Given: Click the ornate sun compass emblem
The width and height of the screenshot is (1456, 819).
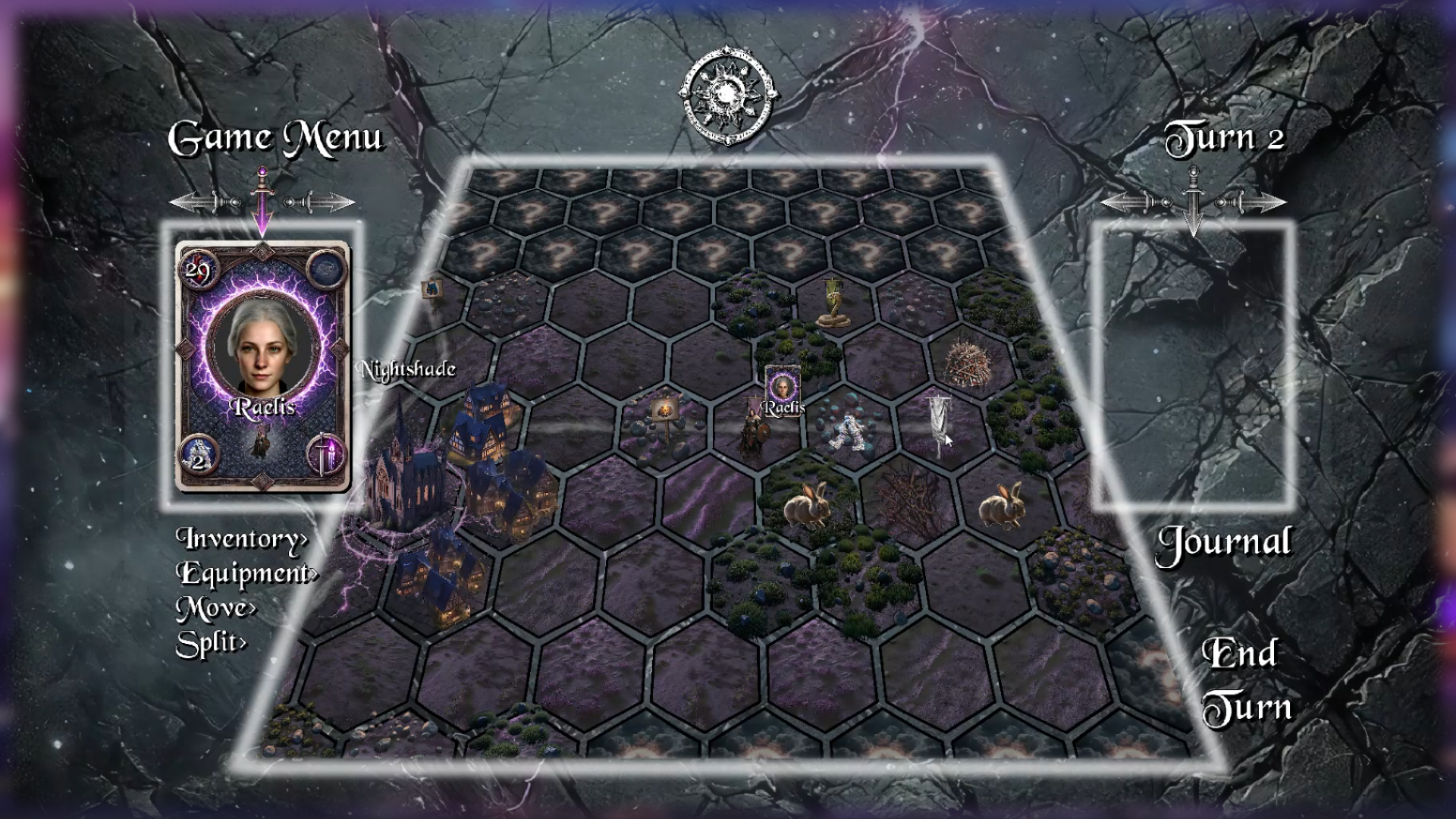Looking at the screenshot, I should tap(727, 96).
